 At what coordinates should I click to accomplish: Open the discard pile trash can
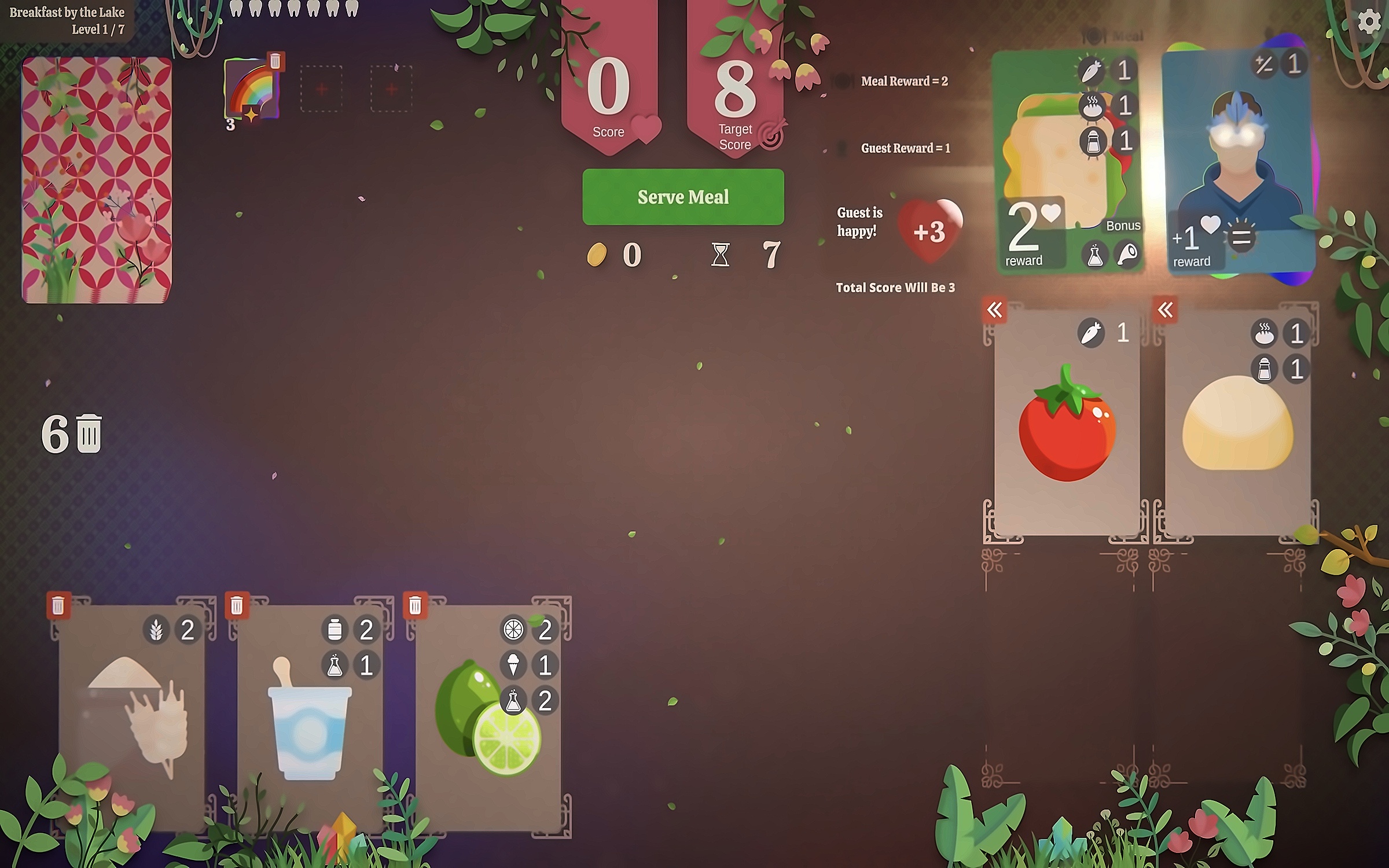(89, 433)
